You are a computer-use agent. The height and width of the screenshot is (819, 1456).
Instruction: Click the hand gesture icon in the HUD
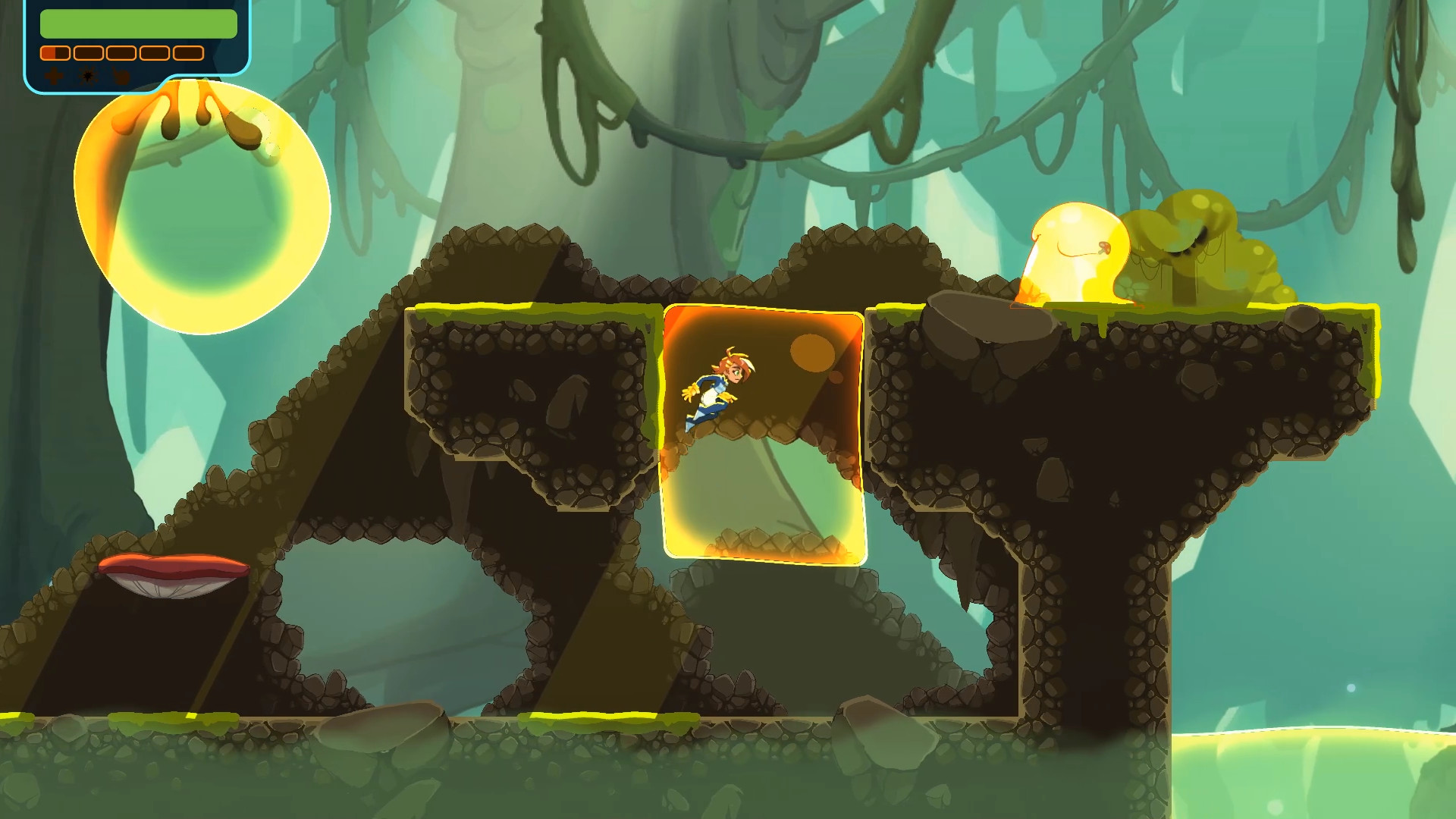tap(121, 75)
